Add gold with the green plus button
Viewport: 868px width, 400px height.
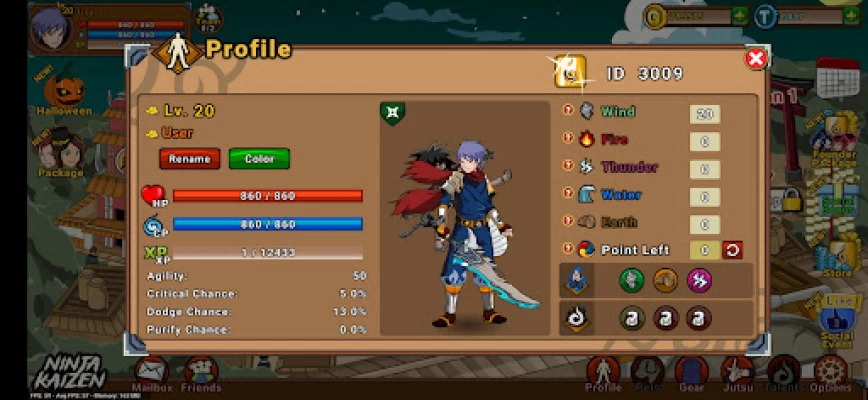pyautogui.click(x=739, y=16)
